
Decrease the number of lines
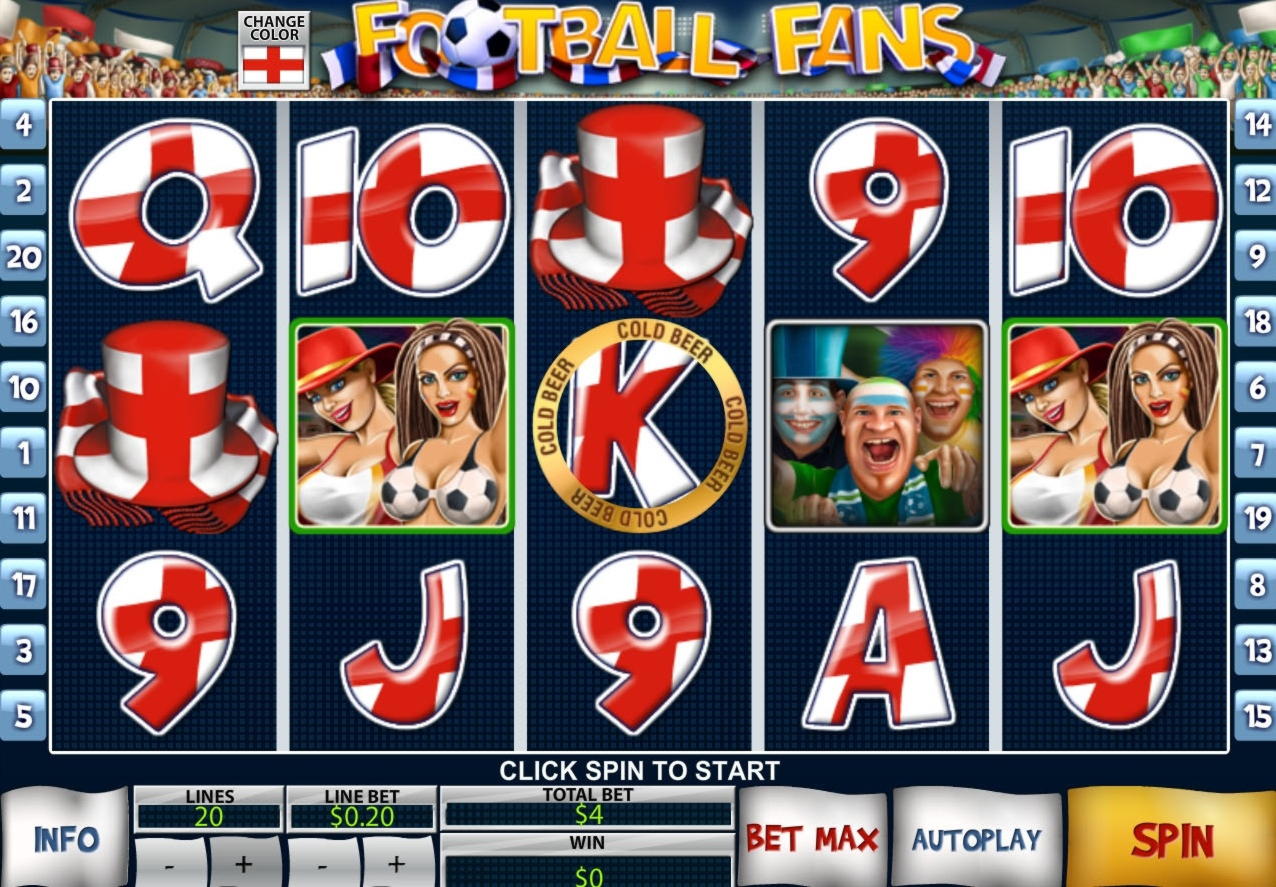(x=170, y=863)
